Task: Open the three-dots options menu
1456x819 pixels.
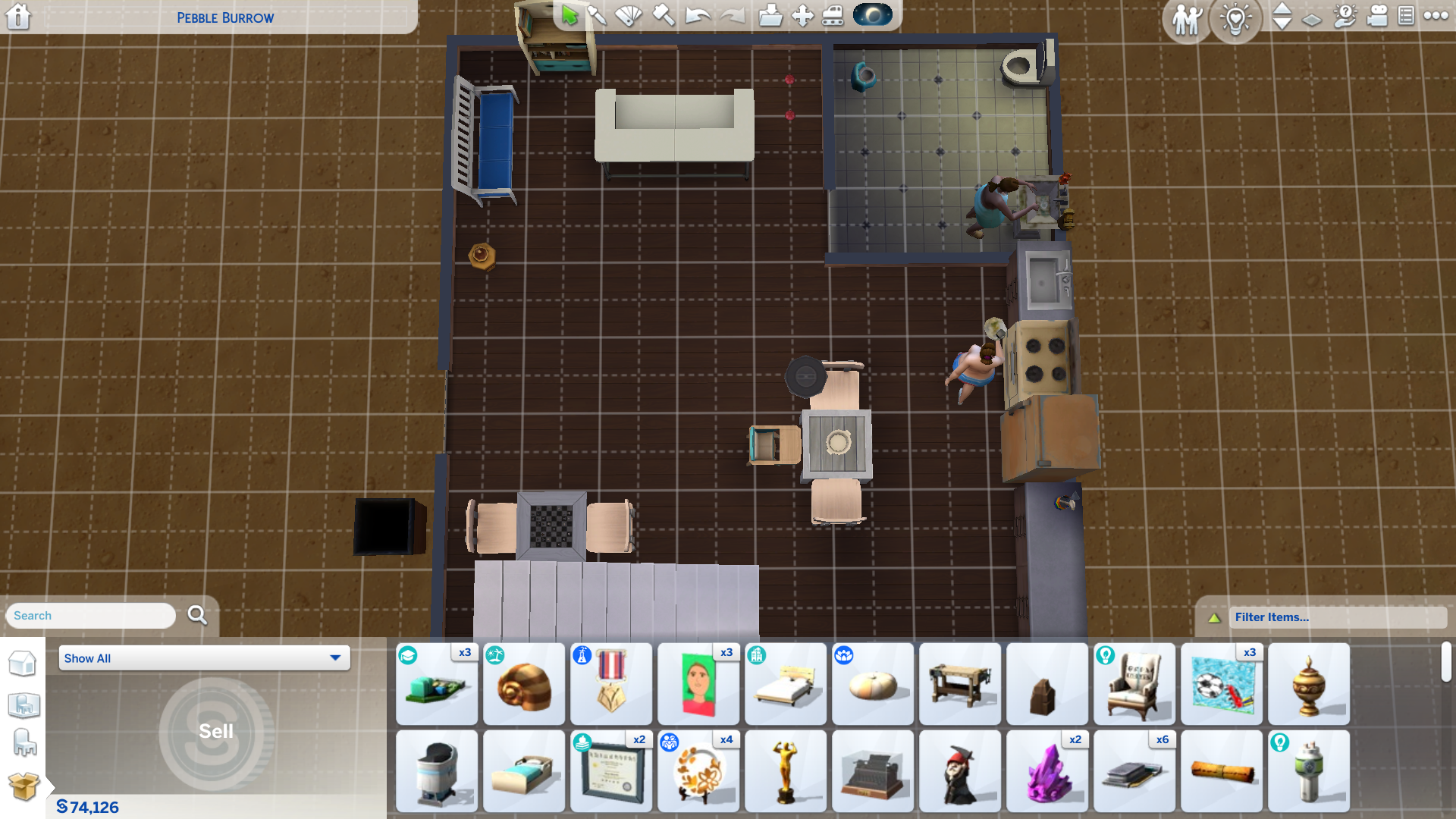Action: point(1436,15)
